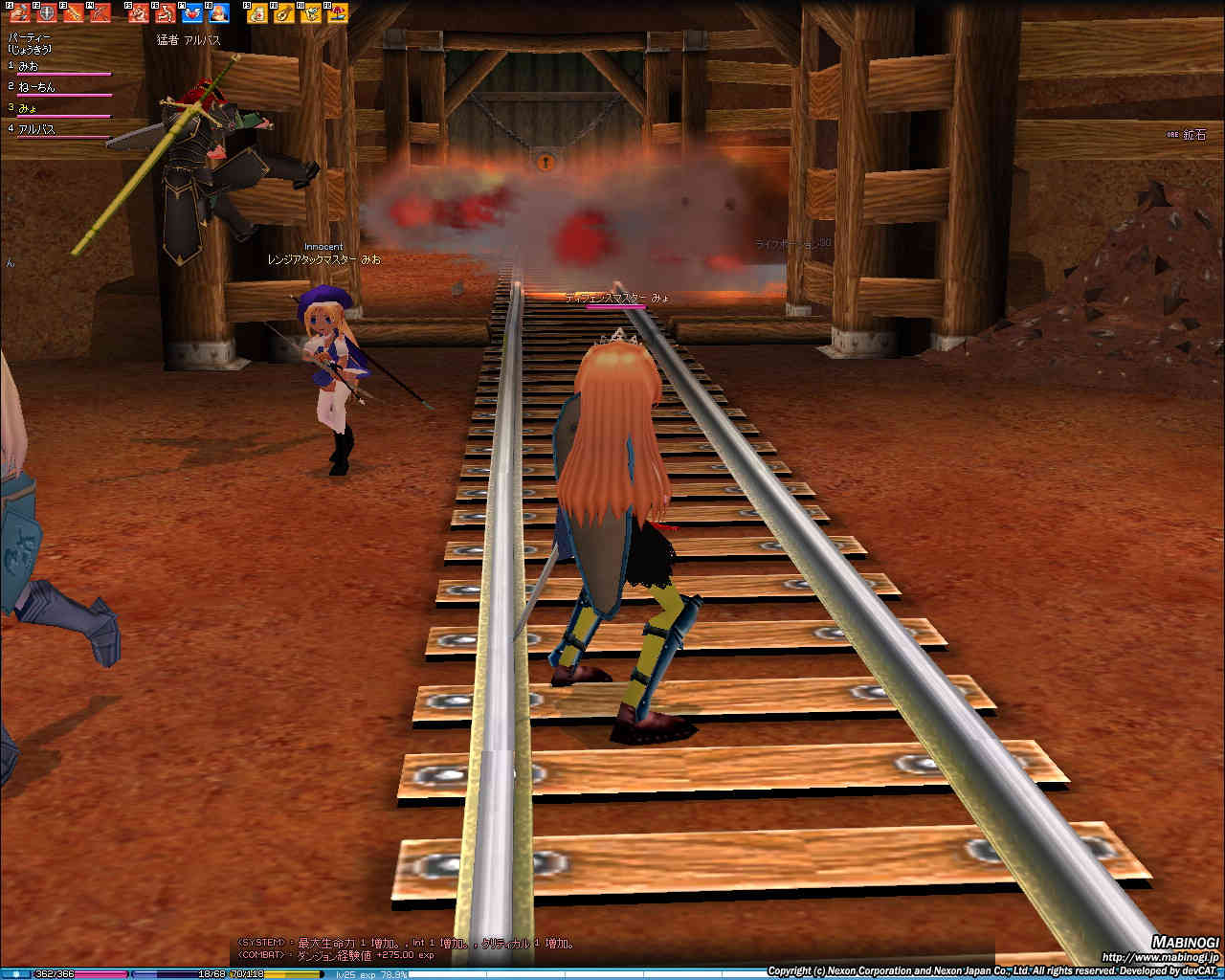Activate the F8 blue-background skill icon
Viewport: 1225px width, 980px height.
tap(218, 13)
